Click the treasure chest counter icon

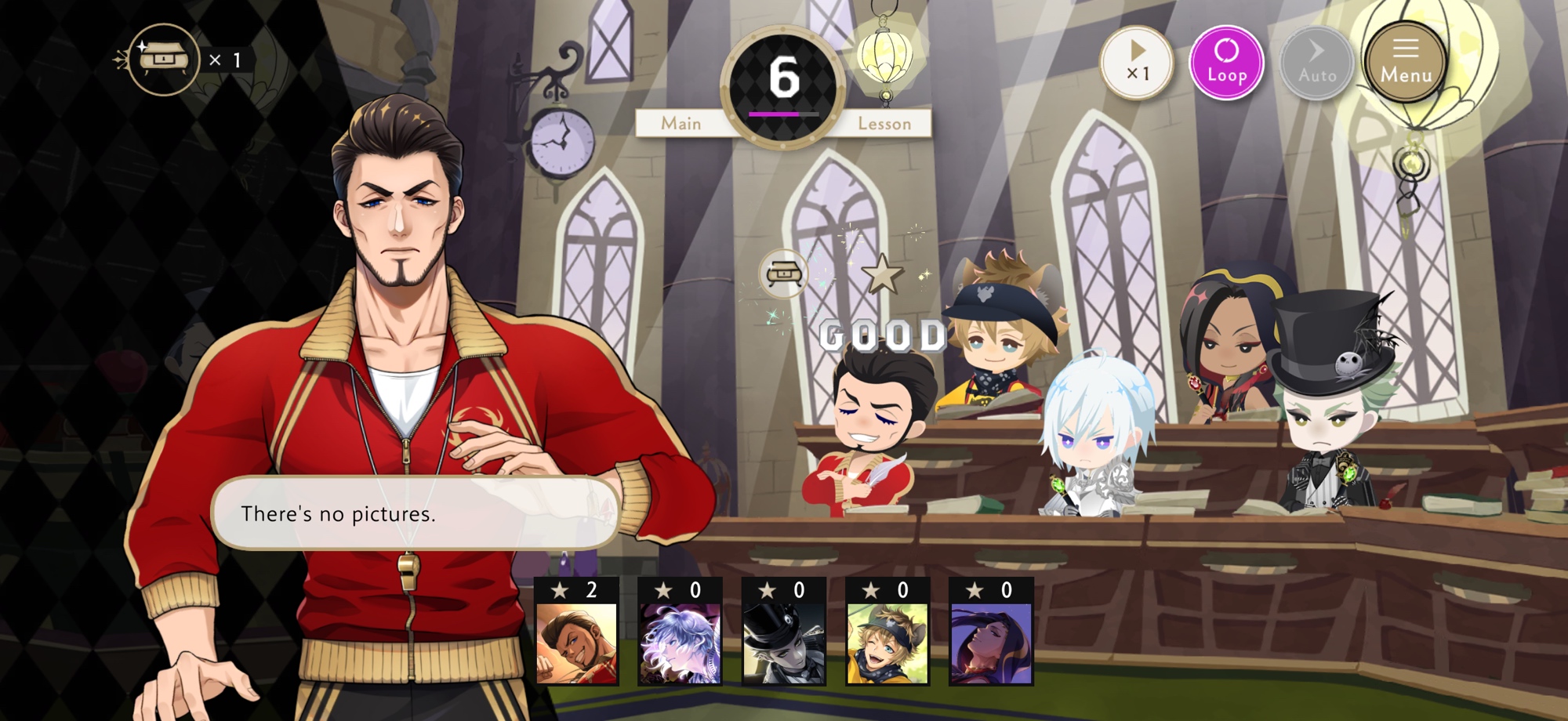[x=163, y=60]
